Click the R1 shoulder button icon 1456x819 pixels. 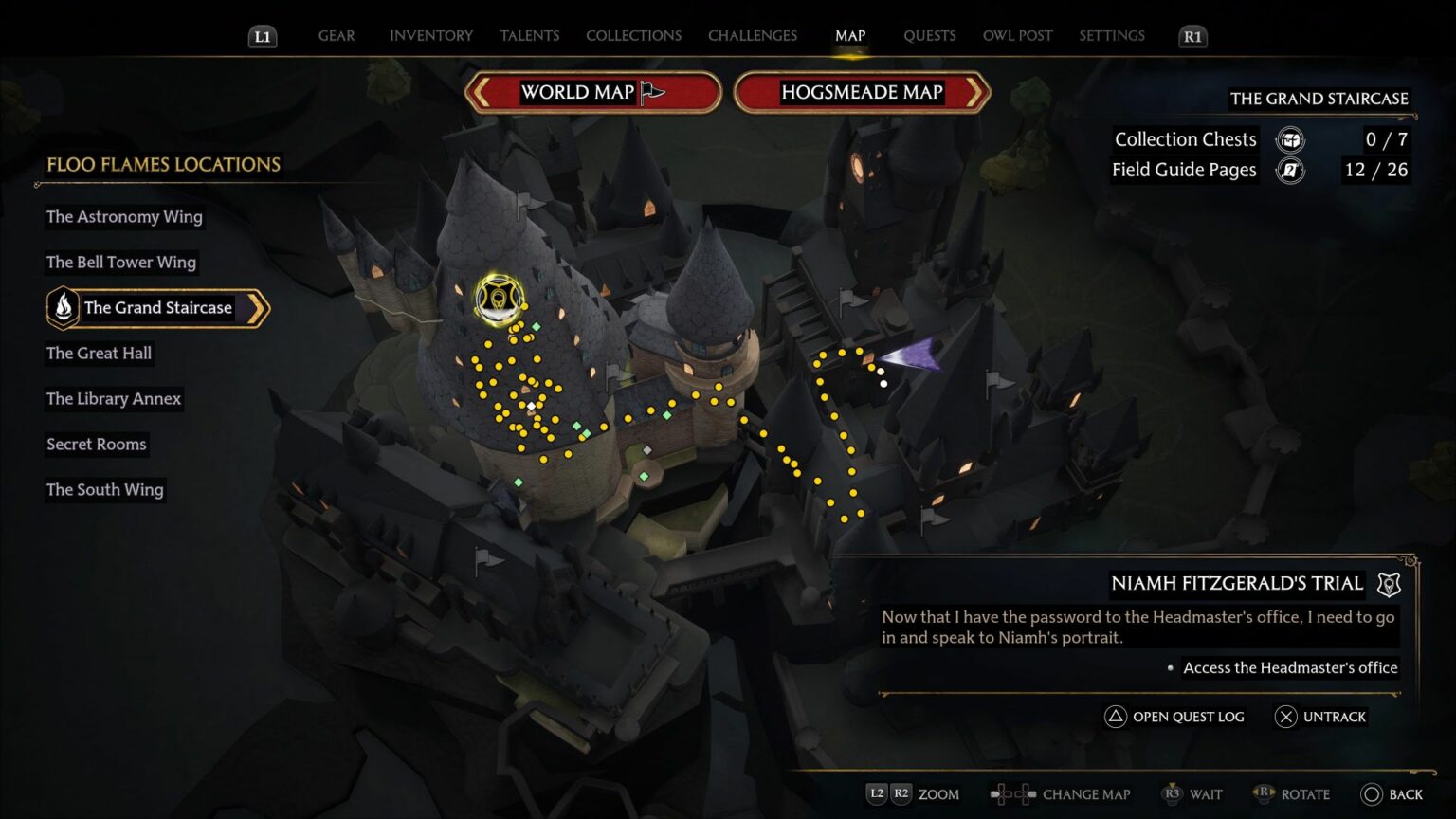click(x=1192, y=36)
